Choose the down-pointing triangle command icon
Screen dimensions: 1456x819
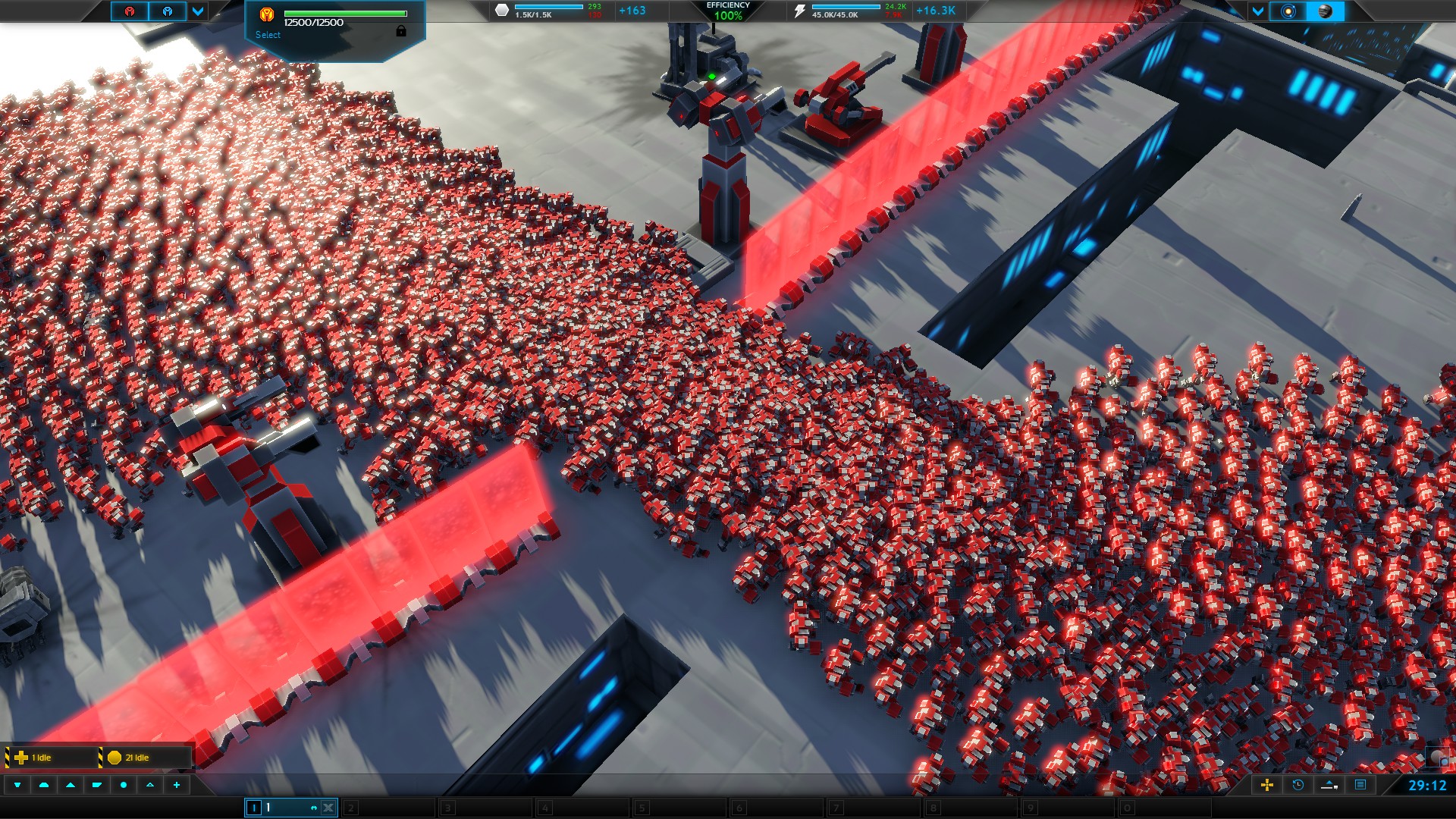17,785
